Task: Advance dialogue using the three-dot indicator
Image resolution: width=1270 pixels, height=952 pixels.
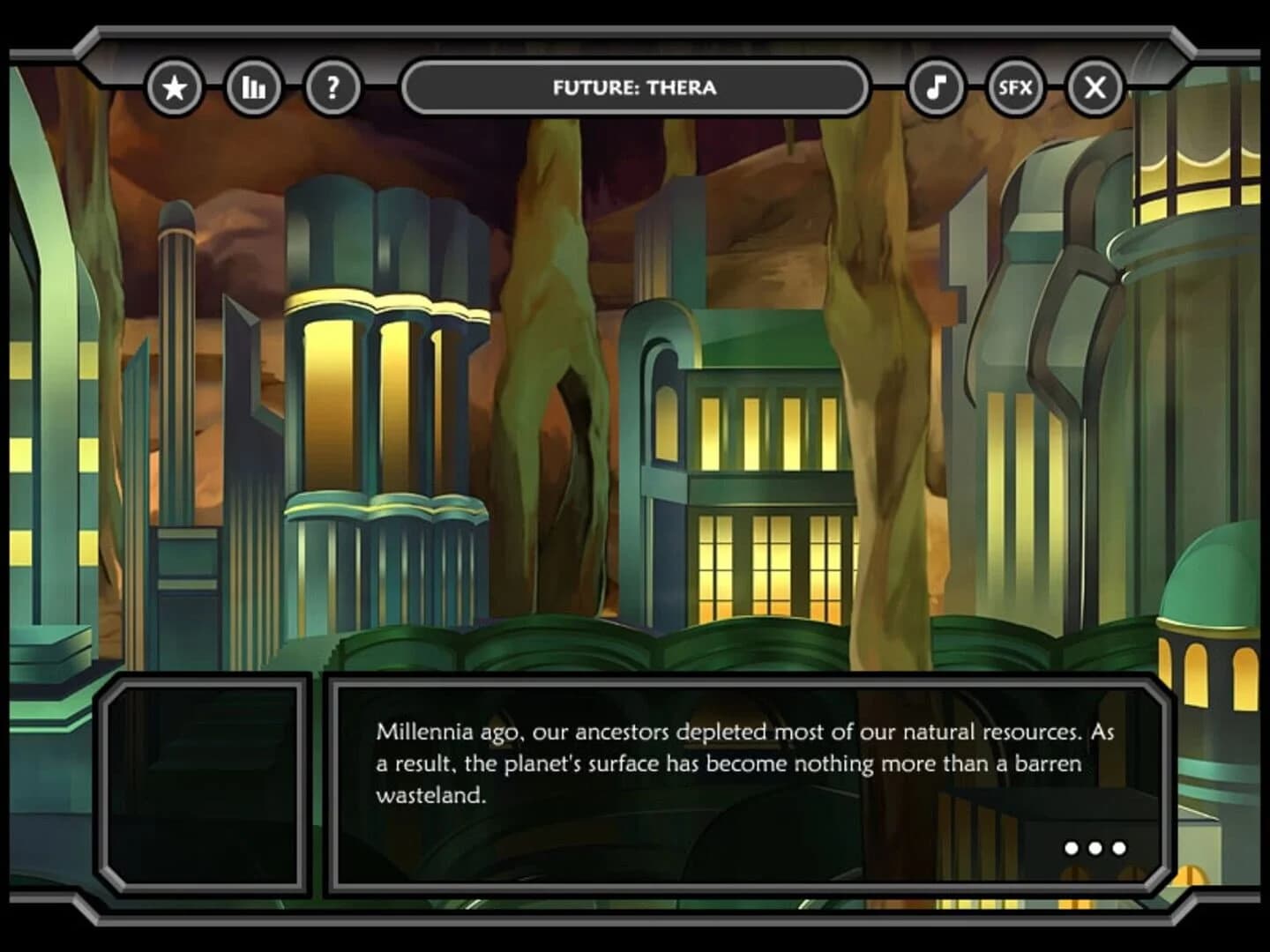Action: pos(1095,848)
